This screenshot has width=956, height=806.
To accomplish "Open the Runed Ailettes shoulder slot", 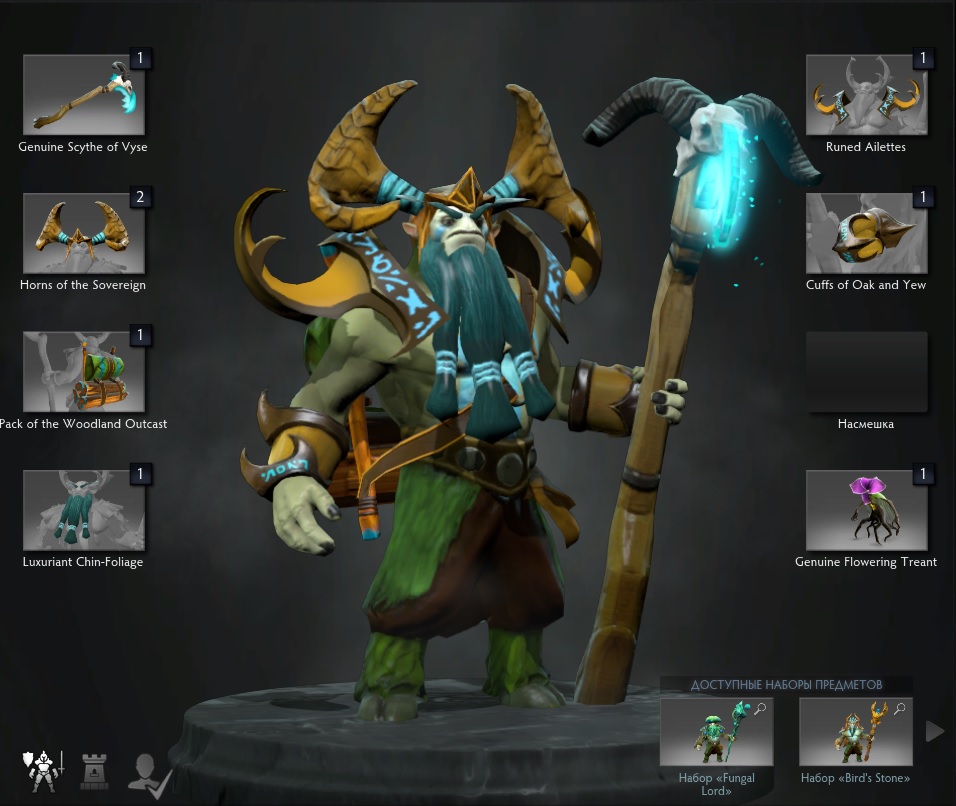I will (866, 95).
